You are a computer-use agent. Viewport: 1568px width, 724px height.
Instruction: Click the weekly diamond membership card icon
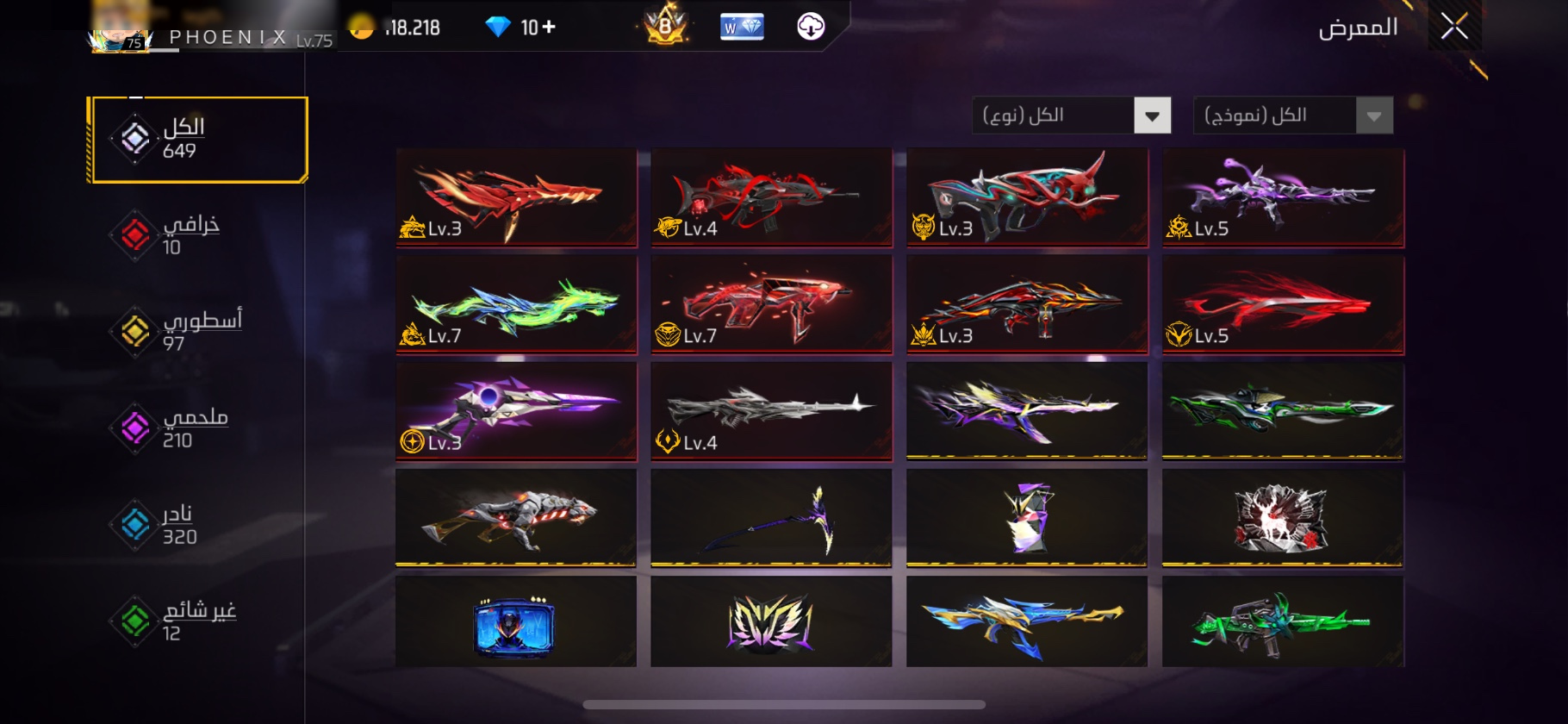point(741,27)
